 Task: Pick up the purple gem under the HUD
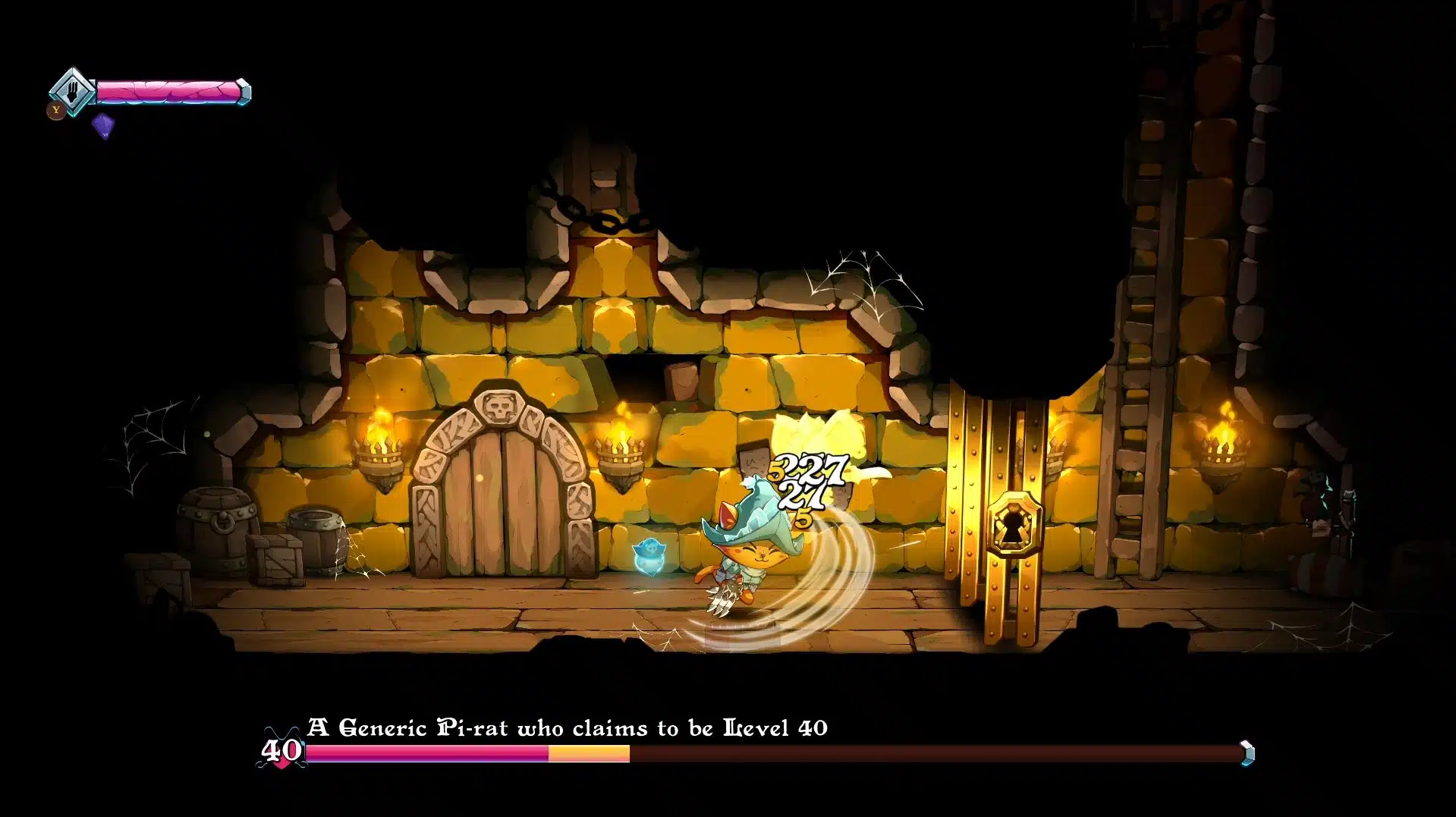101,124
